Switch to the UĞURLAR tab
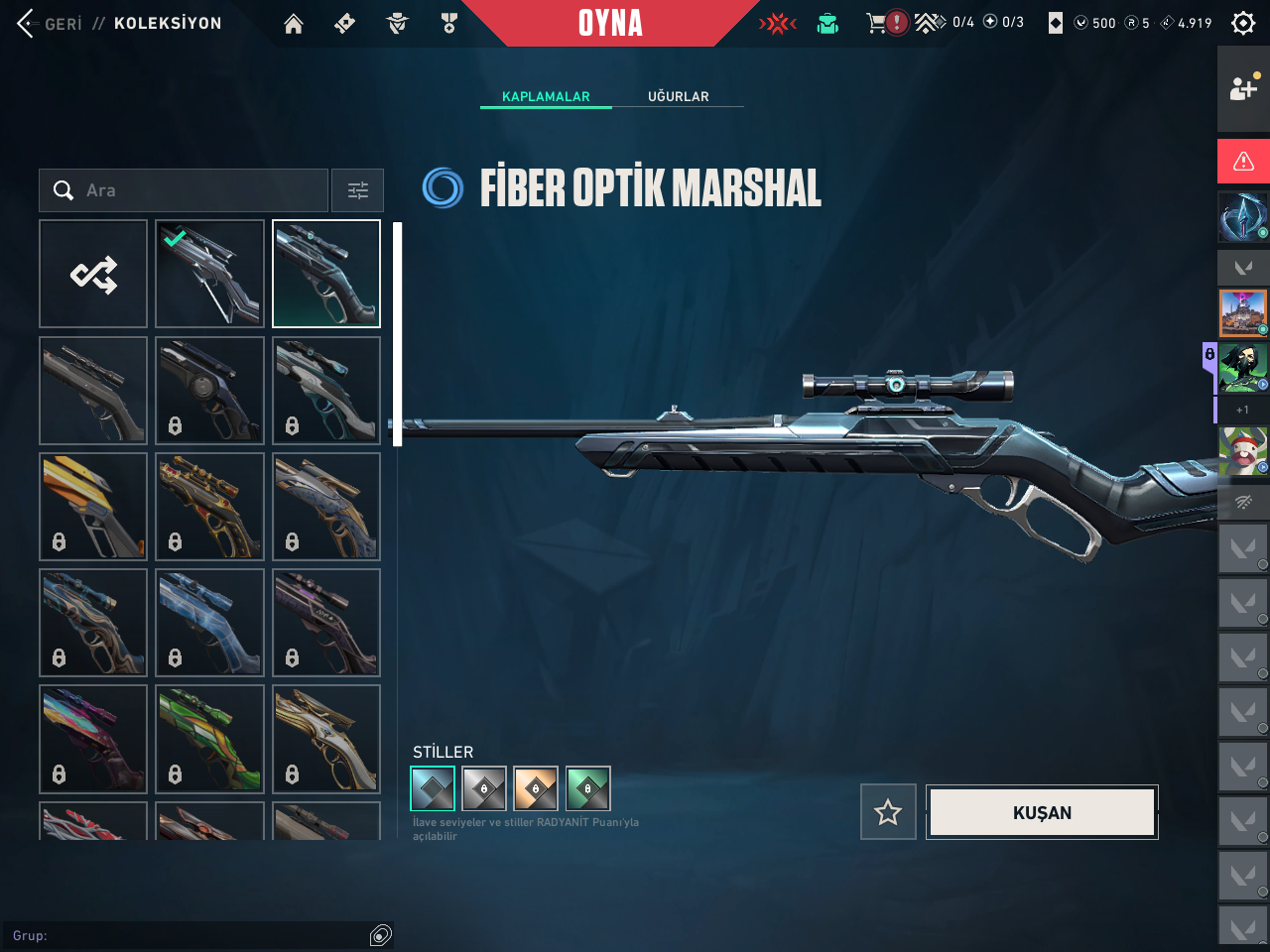The image size is (1270, 952). tap(679, 96)
